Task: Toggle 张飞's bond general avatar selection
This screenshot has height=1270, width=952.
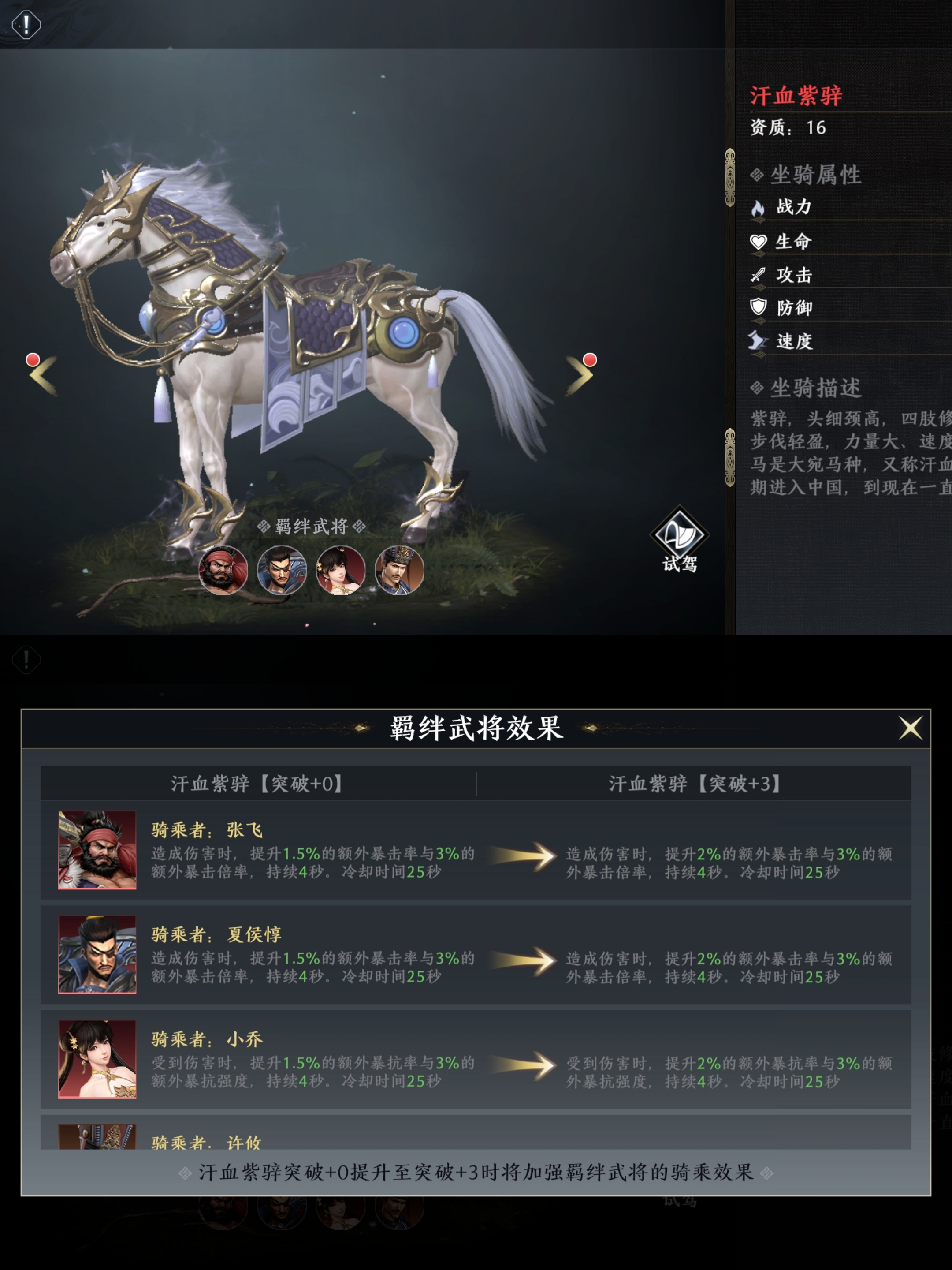Action: click(x=223, y=570)
